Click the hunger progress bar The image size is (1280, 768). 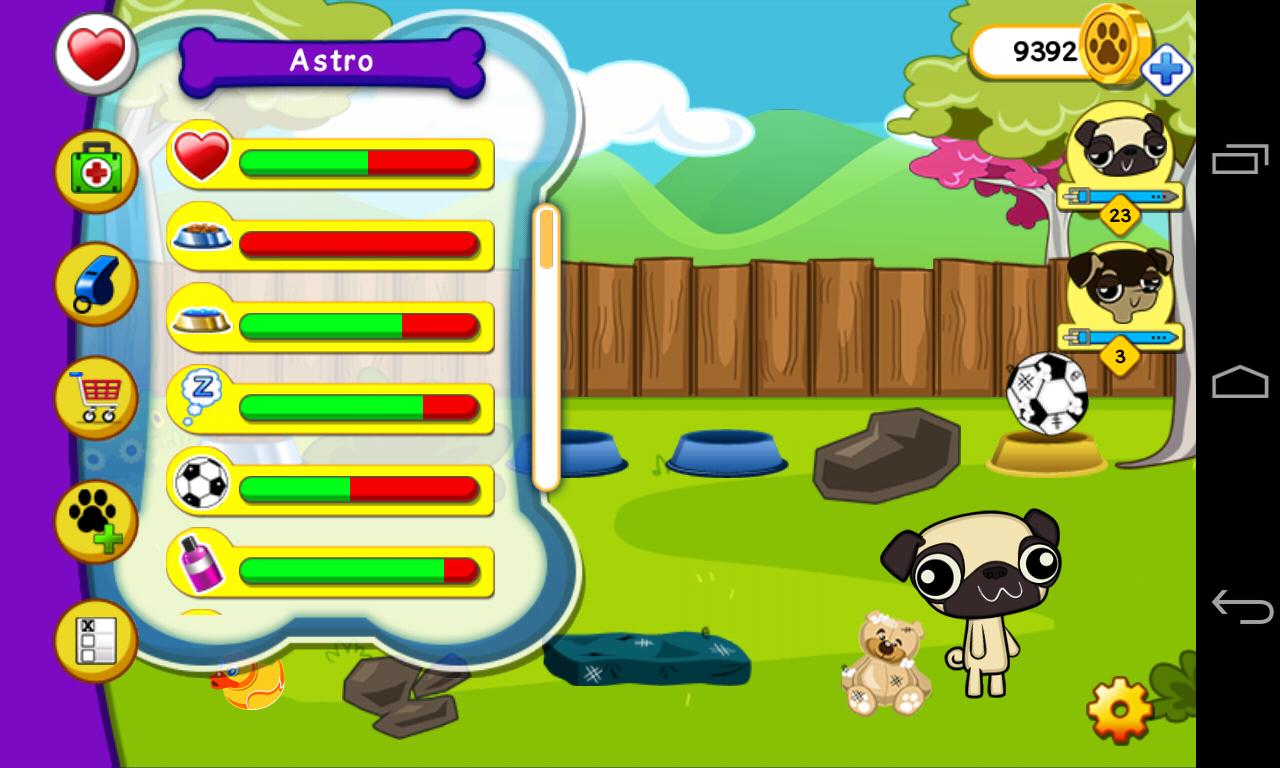click(360, 243)
